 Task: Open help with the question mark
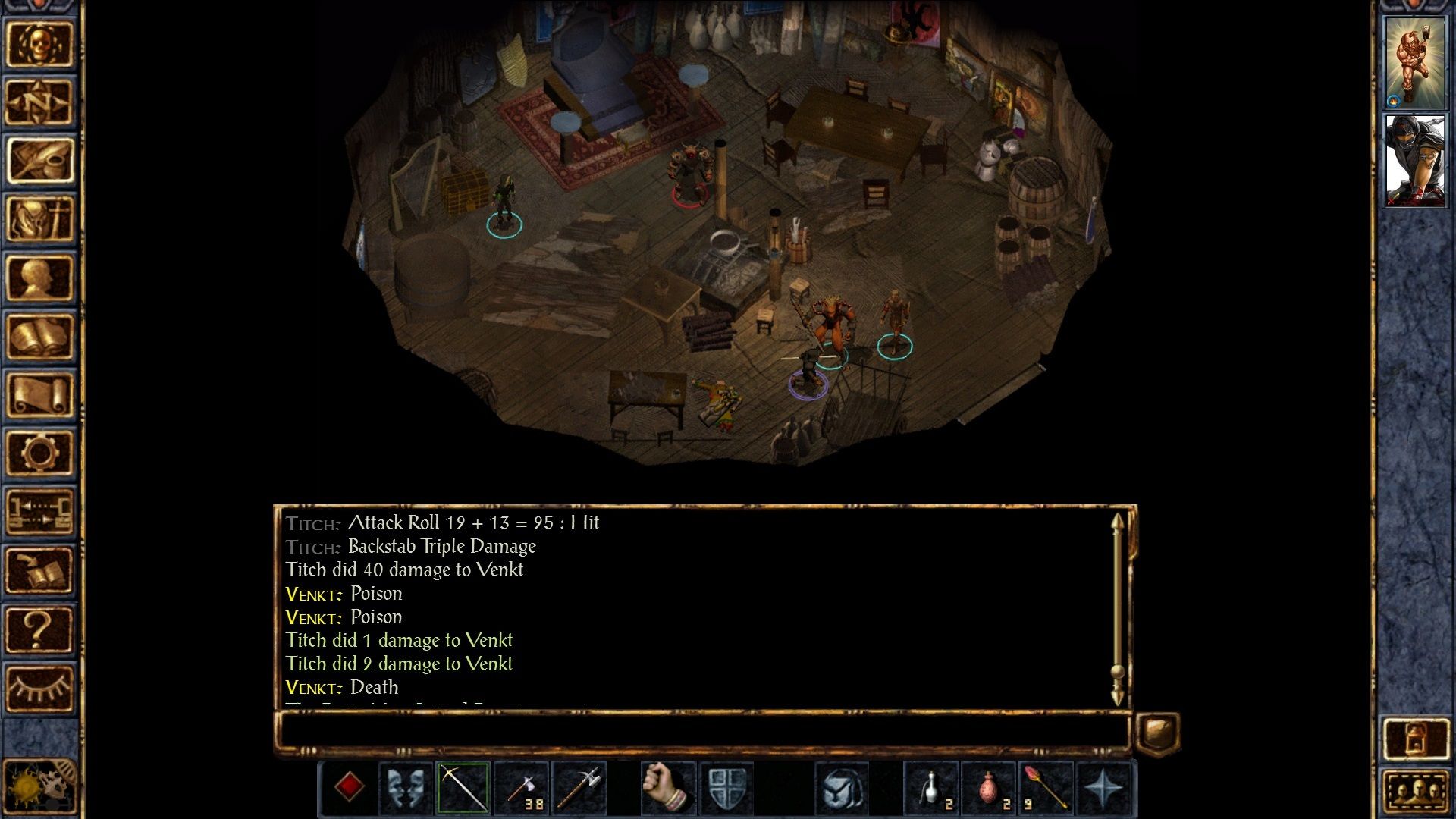tap(39, 628)
